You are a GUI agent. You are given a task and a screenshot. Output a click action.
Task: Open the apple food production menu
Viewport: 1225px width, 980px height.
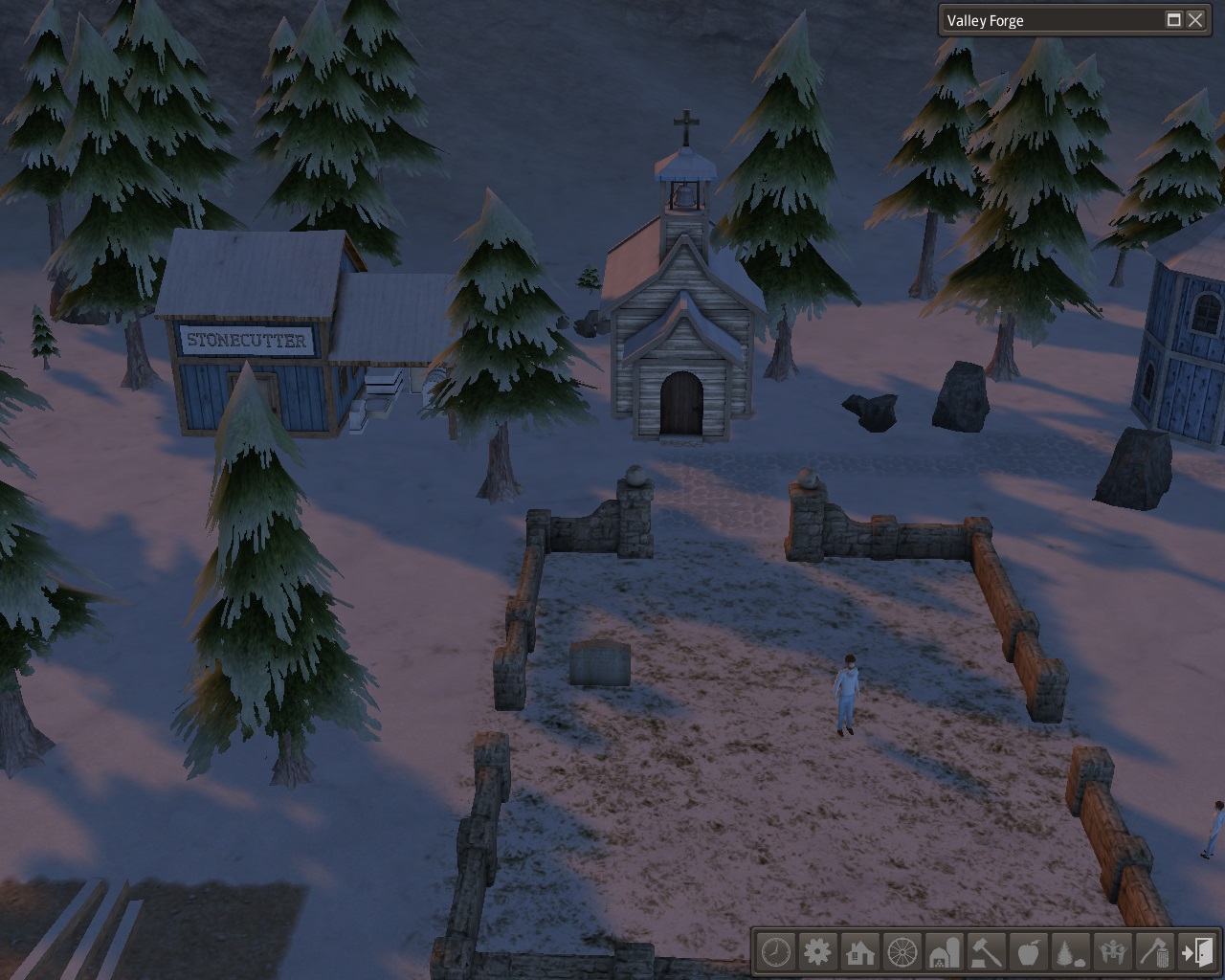pos(1029,953)
